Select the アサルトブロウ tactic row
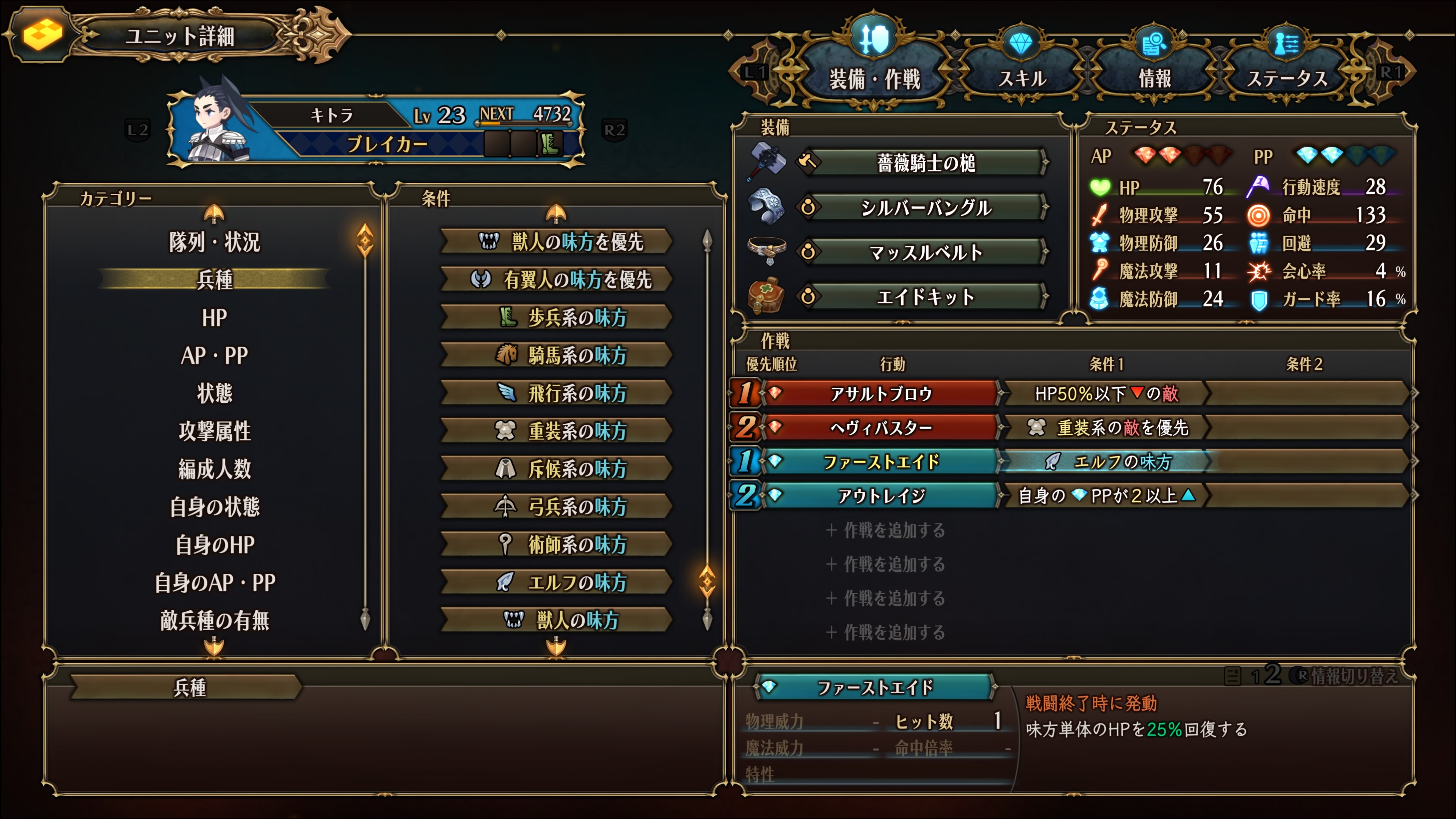This screenshot has height=819, width=1456. [880, 394]
